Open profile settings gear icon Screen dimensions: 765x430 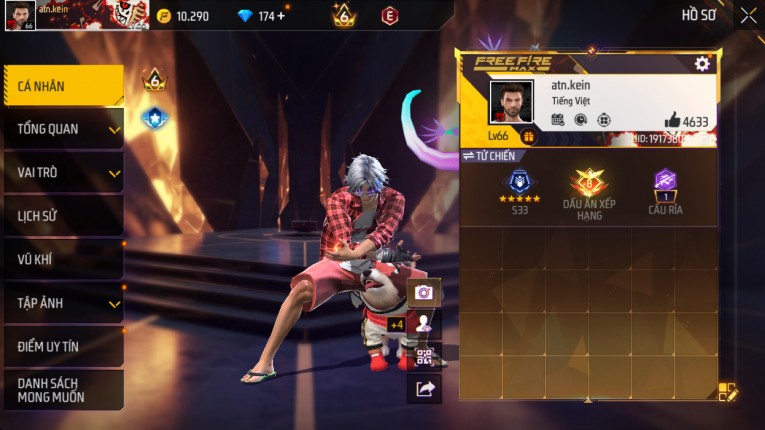click(702, 63)
